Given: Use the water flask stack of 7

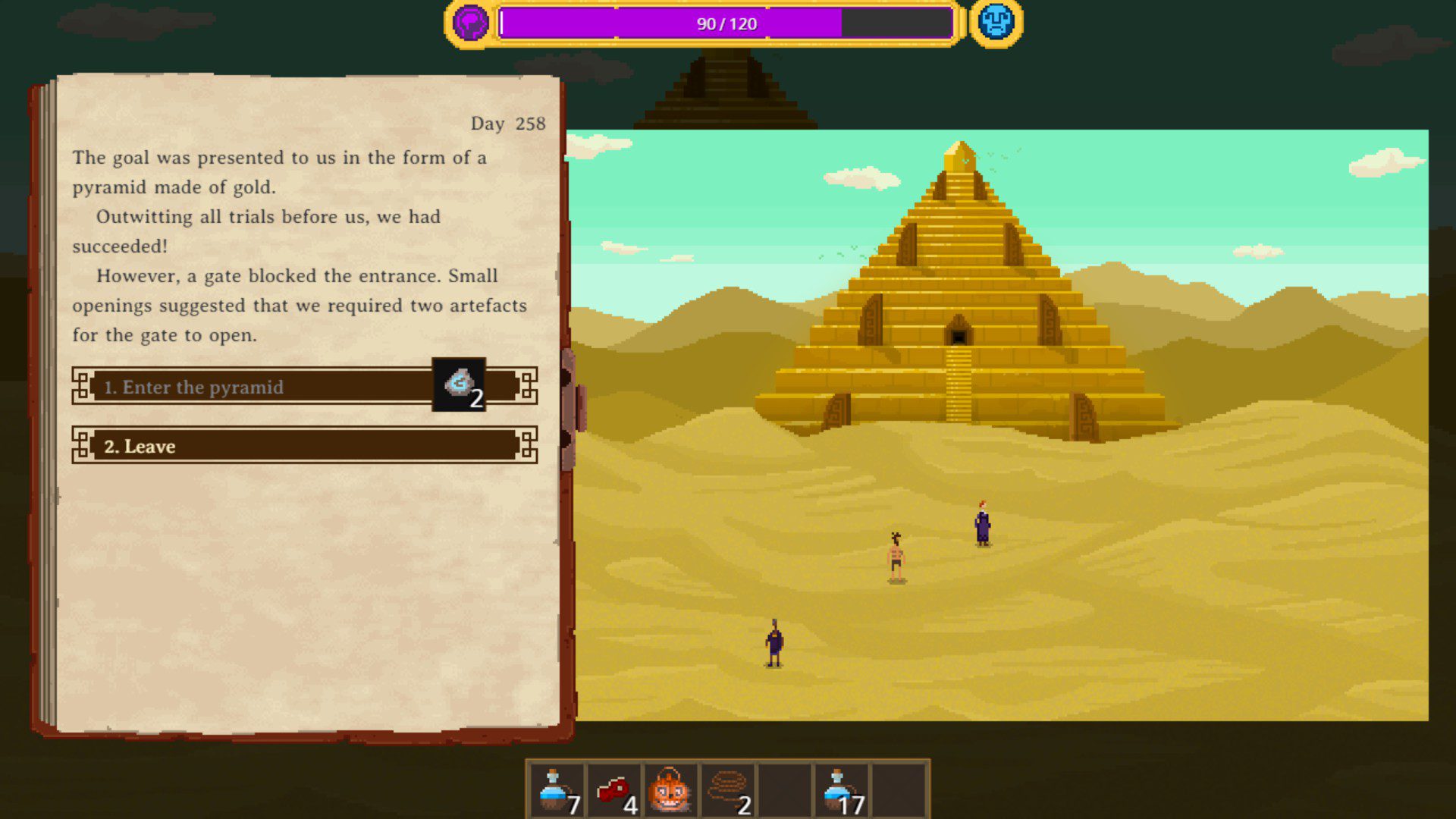Looking at the screenshot, I should 557,790.
